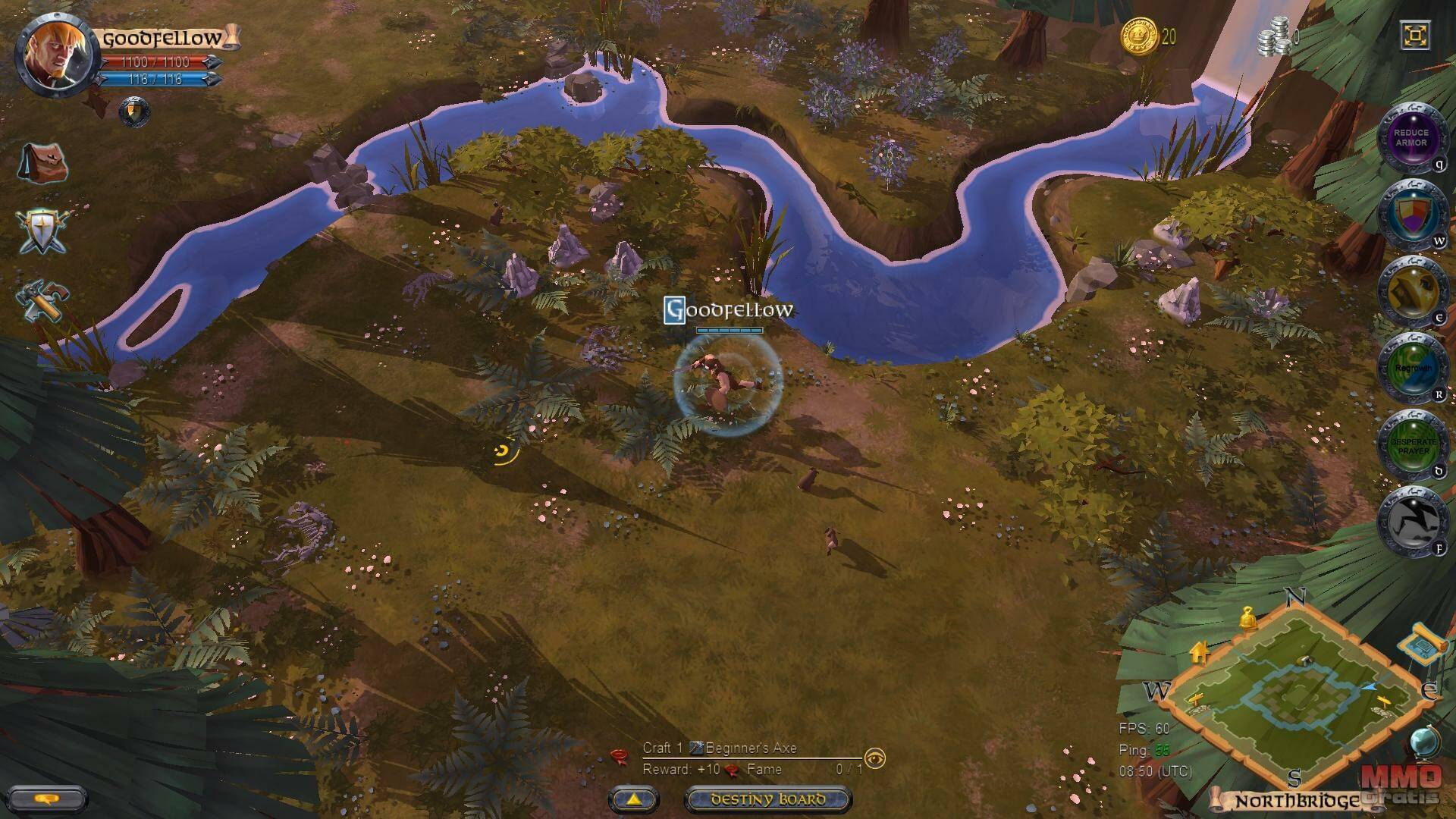
Task: Trigger the running figure sprint ability
Action: pos(1410,522)
